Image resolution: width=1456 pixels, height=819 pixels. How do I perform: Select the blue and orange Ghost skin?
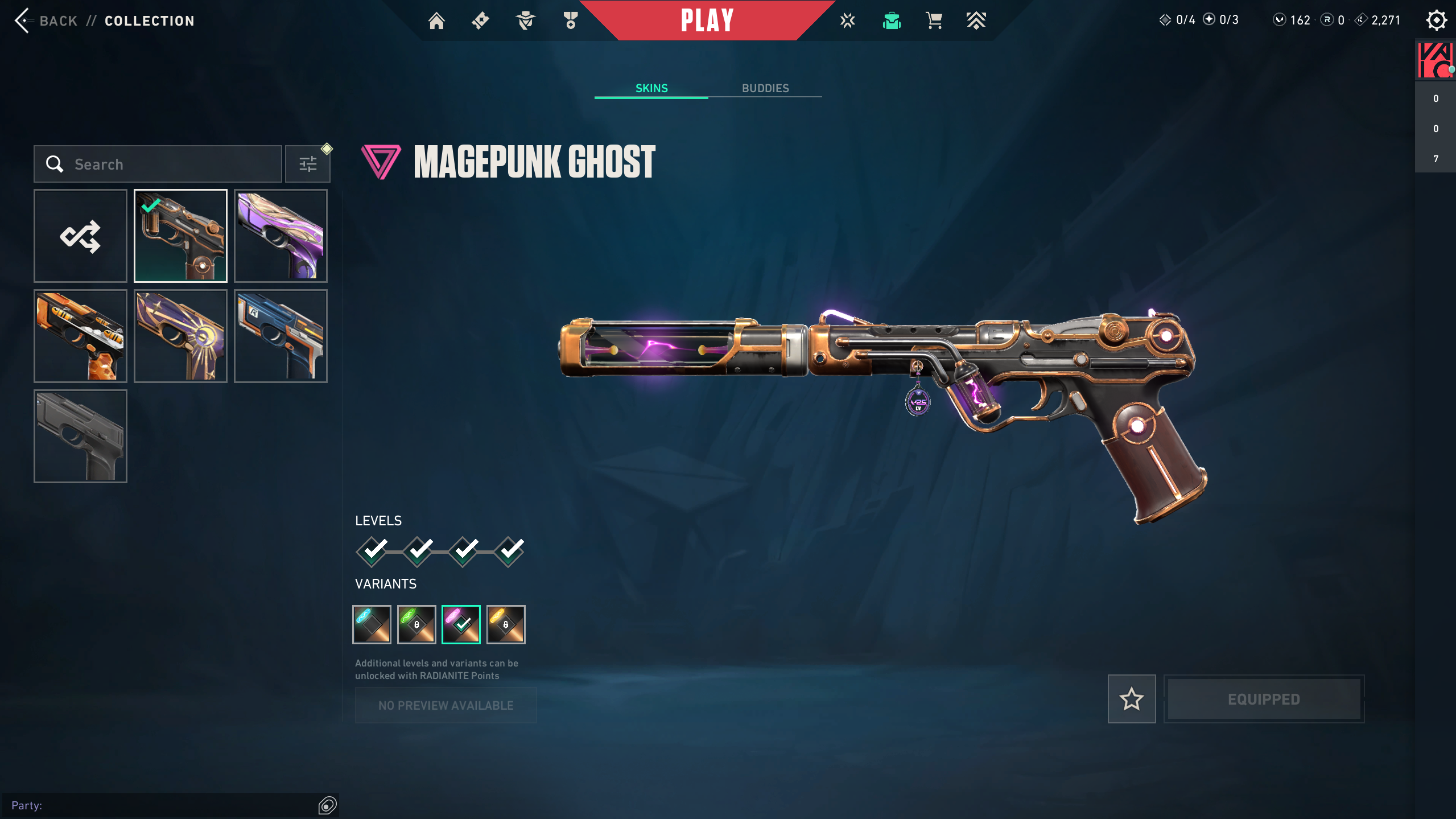pyautogui.click(x=281, y=336)
